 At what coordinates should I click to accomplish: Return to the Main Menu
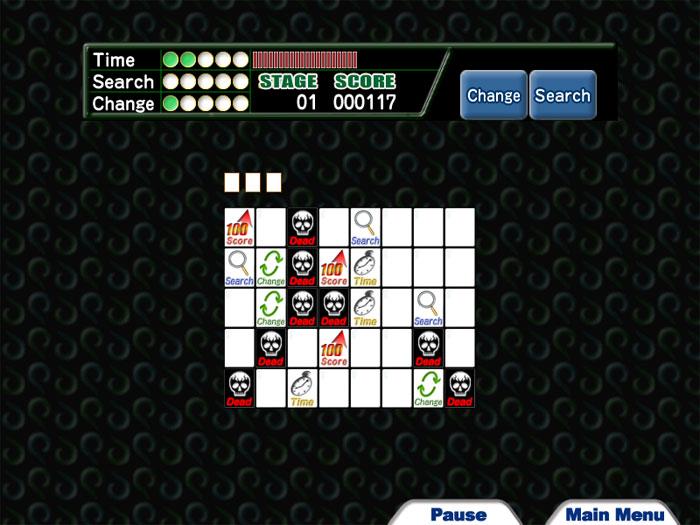point(614,514)
